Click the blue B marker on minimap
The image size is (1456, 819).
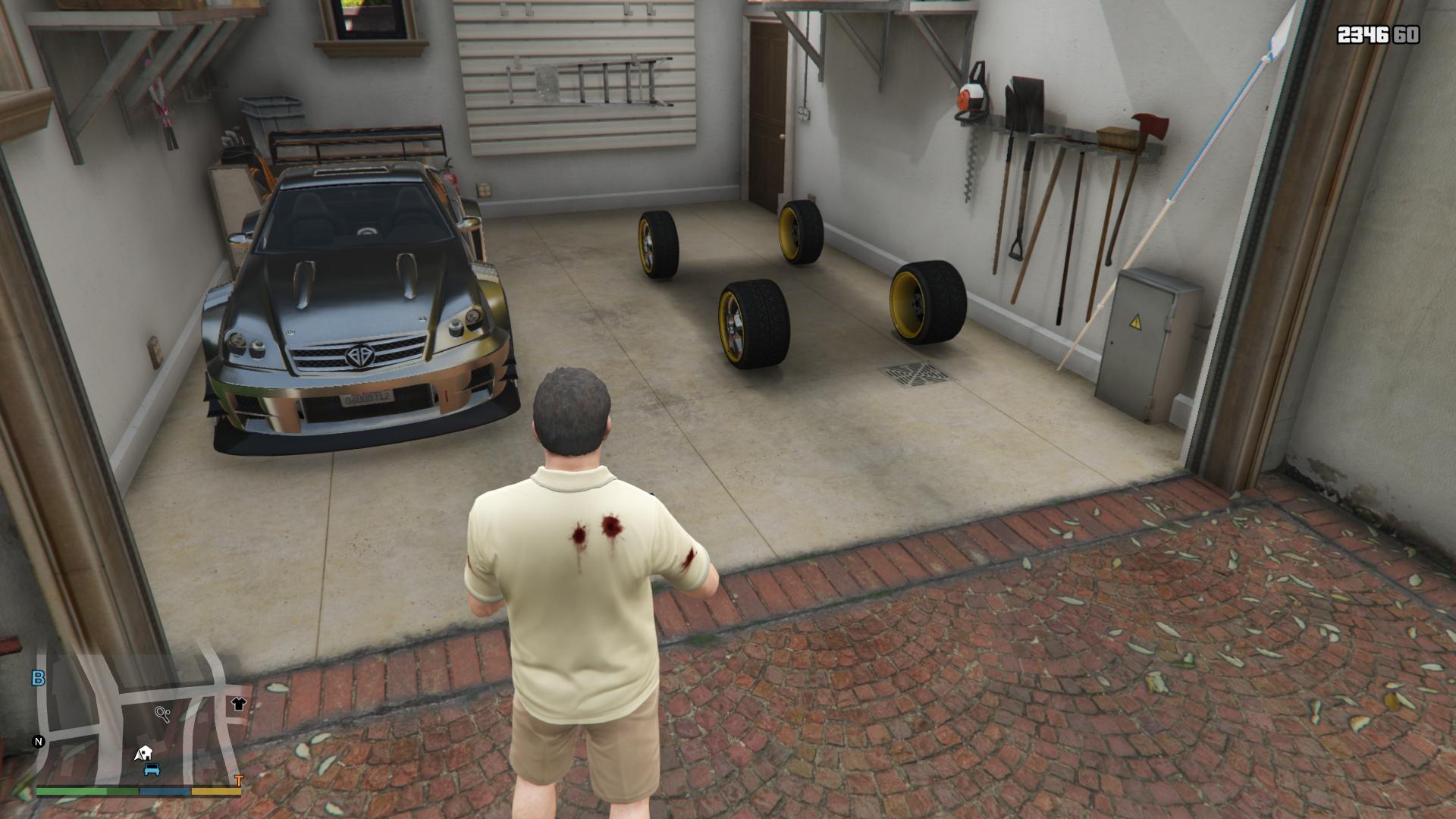38,678
